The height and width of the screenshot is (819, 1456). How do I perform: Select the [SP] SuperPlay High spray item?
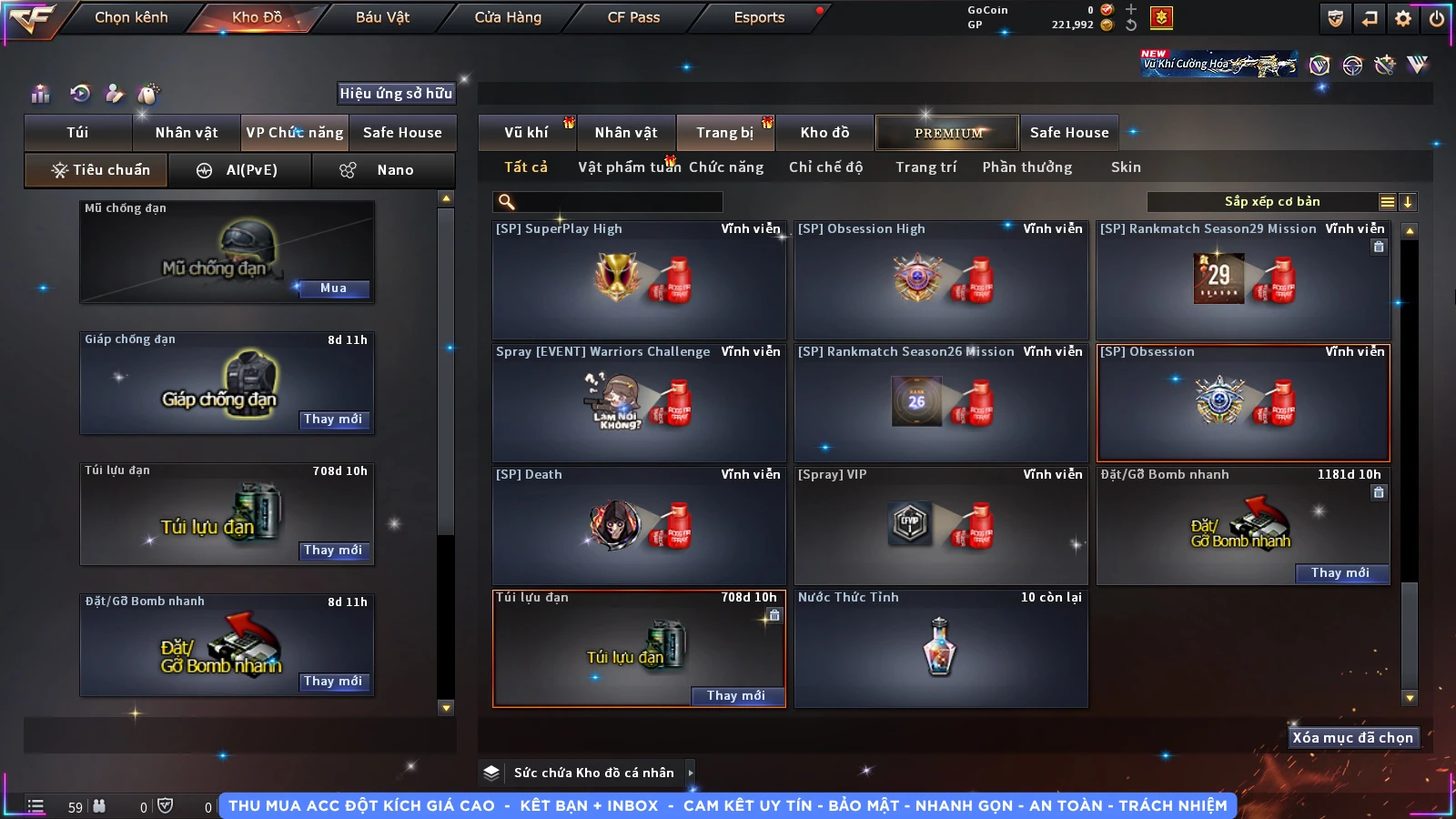[x=639, y=280]
